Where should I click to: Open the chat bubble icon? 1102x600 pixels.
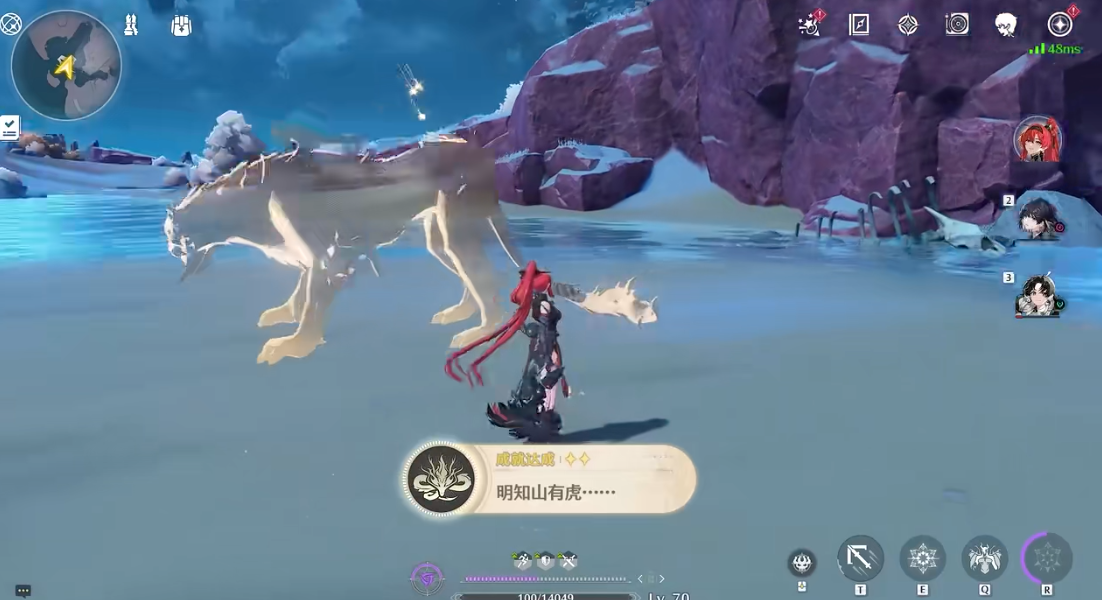(23, 591)
